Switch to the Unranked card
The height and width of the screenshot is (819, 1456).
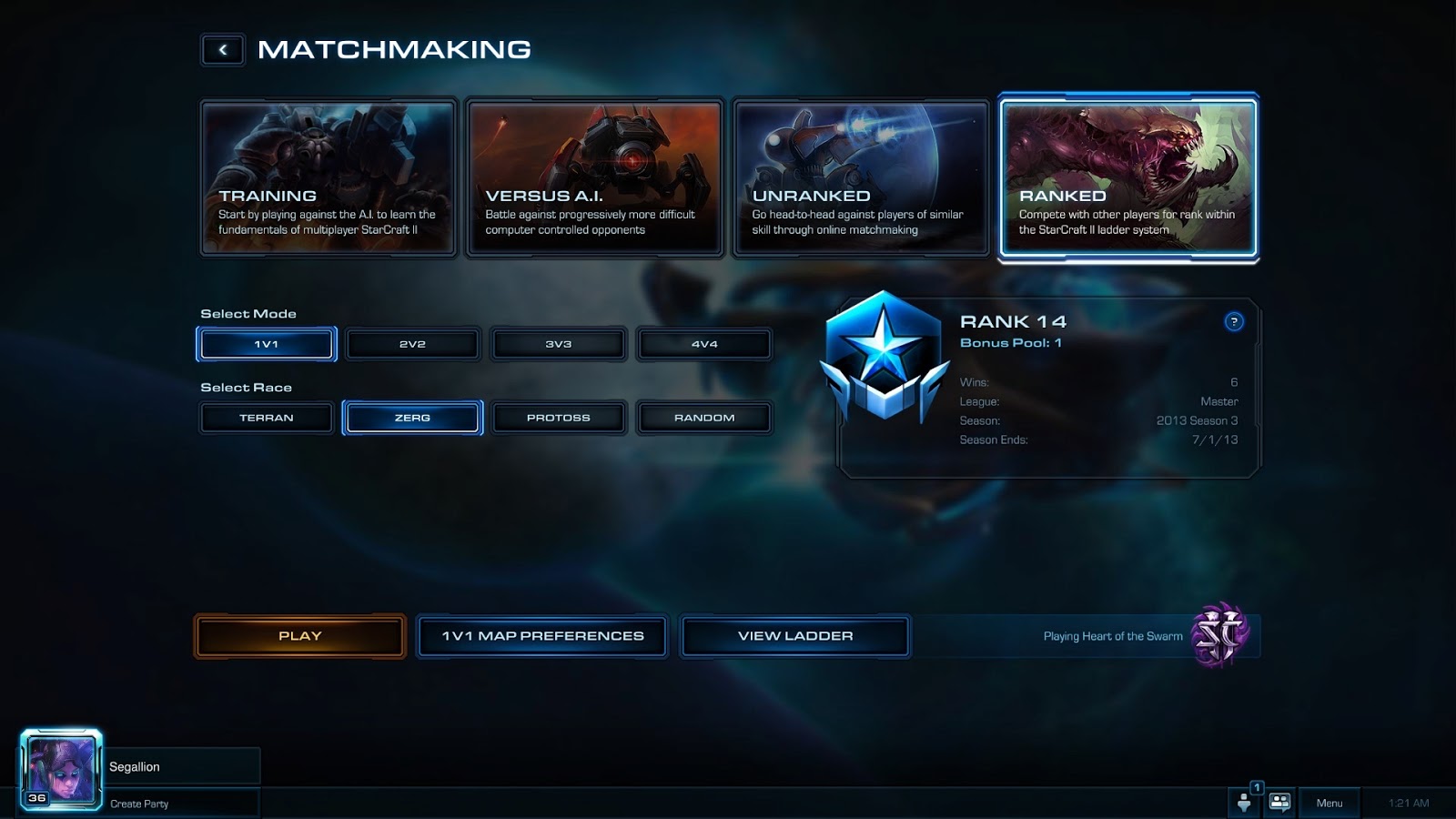point(861,177)
